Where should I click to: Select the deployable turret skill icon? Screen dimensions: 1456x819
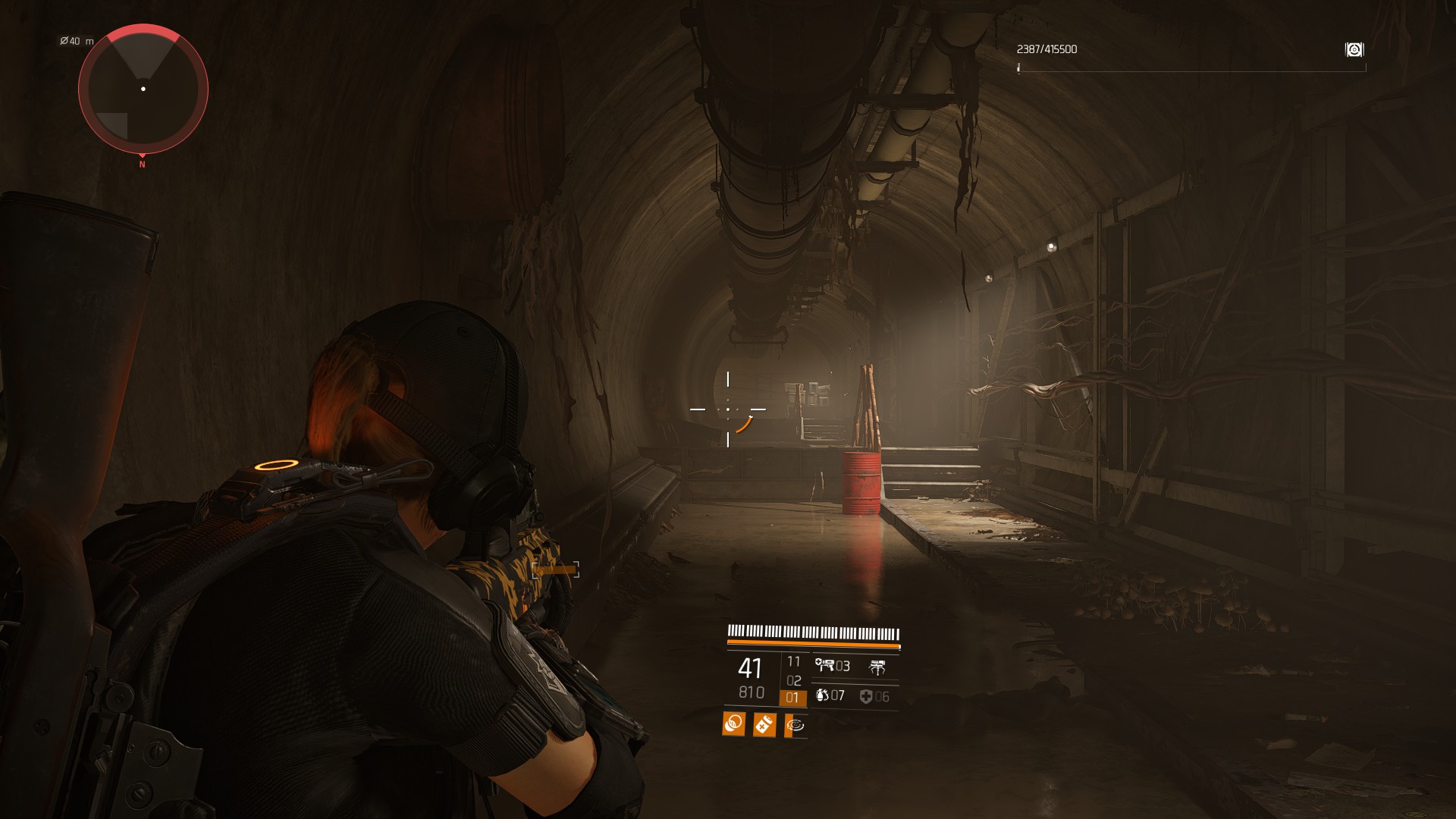(877, 667)
